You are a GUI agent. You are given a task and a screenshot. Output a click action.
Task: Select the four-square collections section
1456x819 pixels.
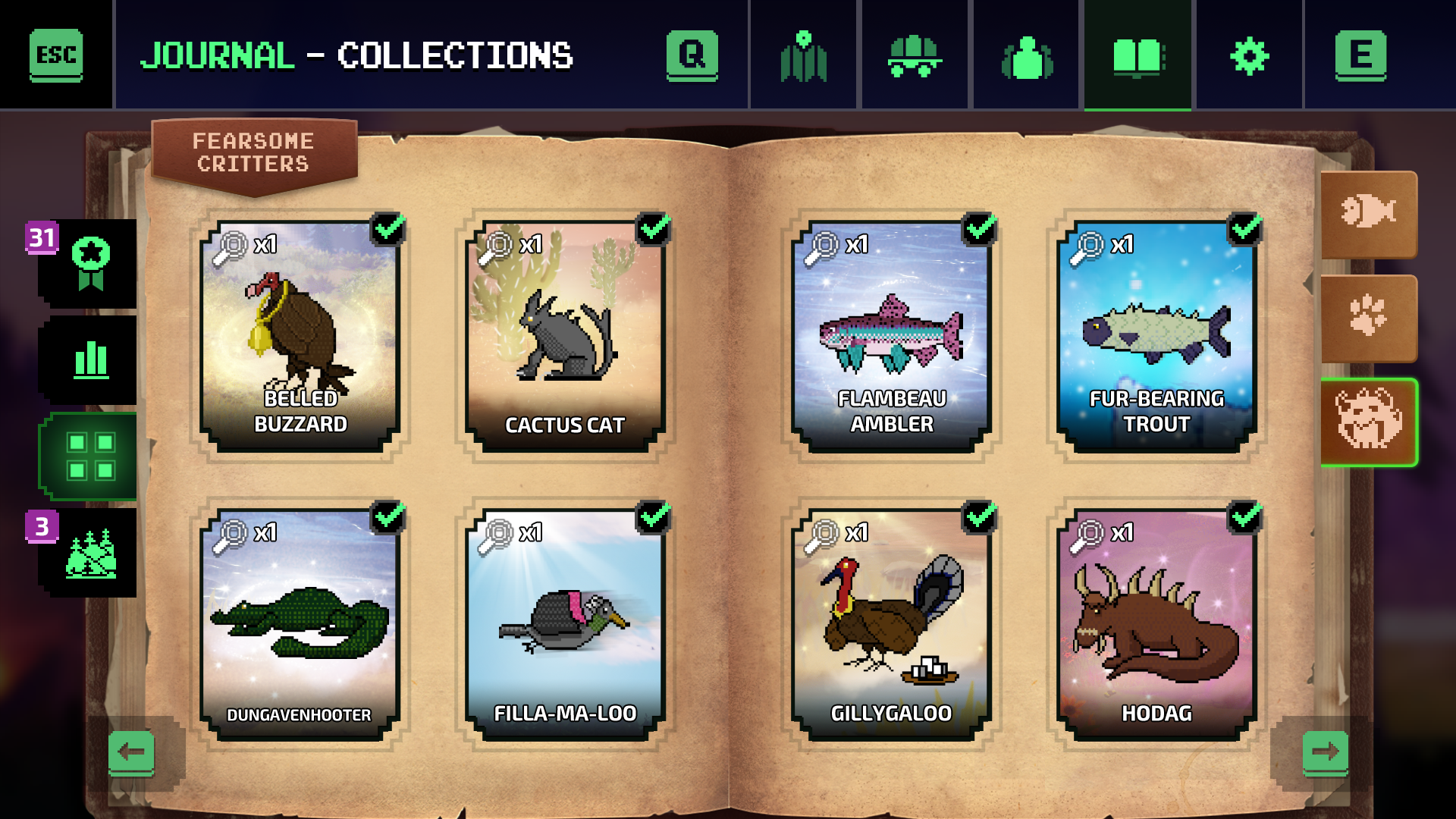click(x=90, y=457)
